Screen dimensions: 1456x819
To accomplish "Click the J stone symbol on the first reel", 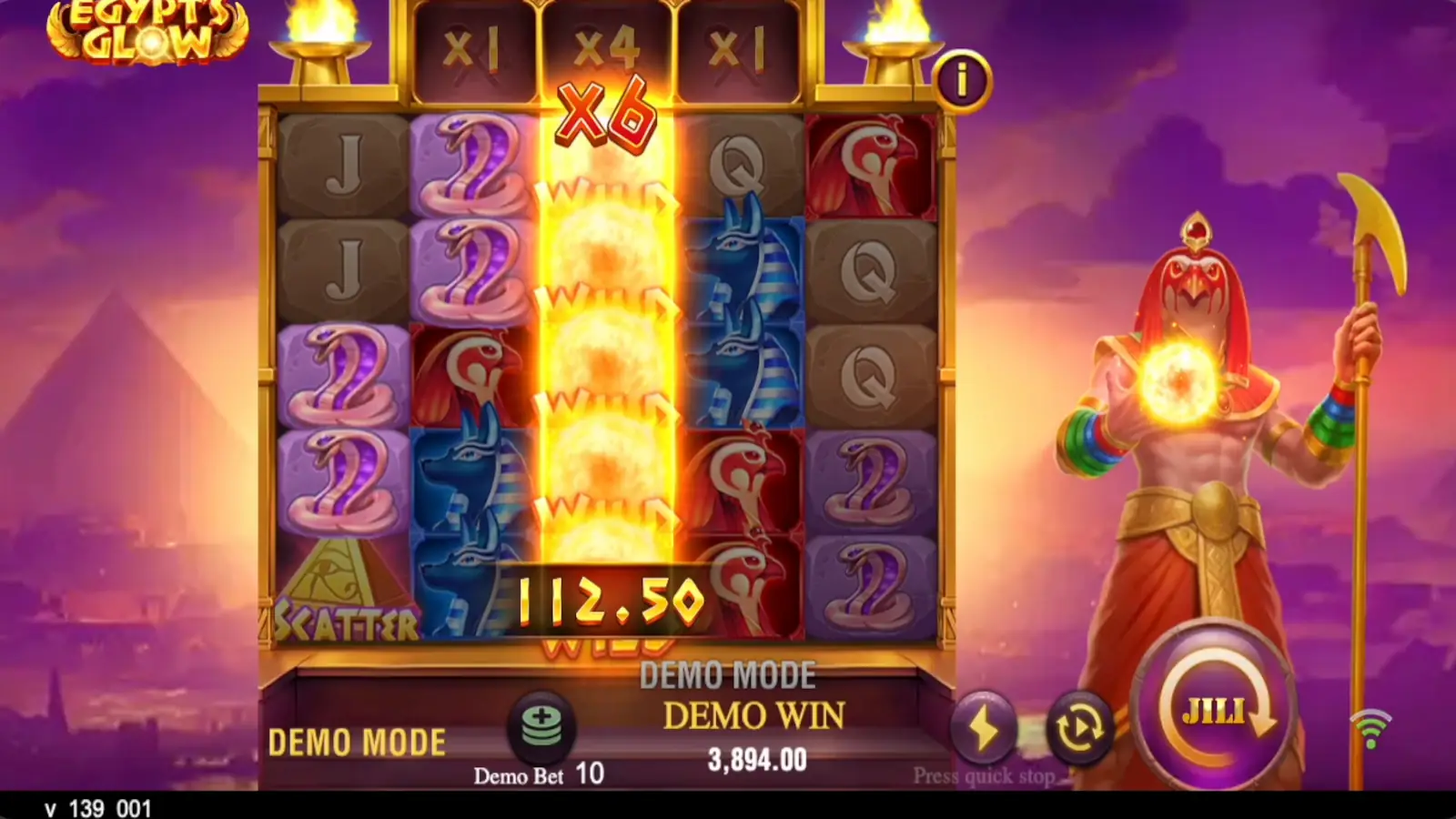I will 344,164.
